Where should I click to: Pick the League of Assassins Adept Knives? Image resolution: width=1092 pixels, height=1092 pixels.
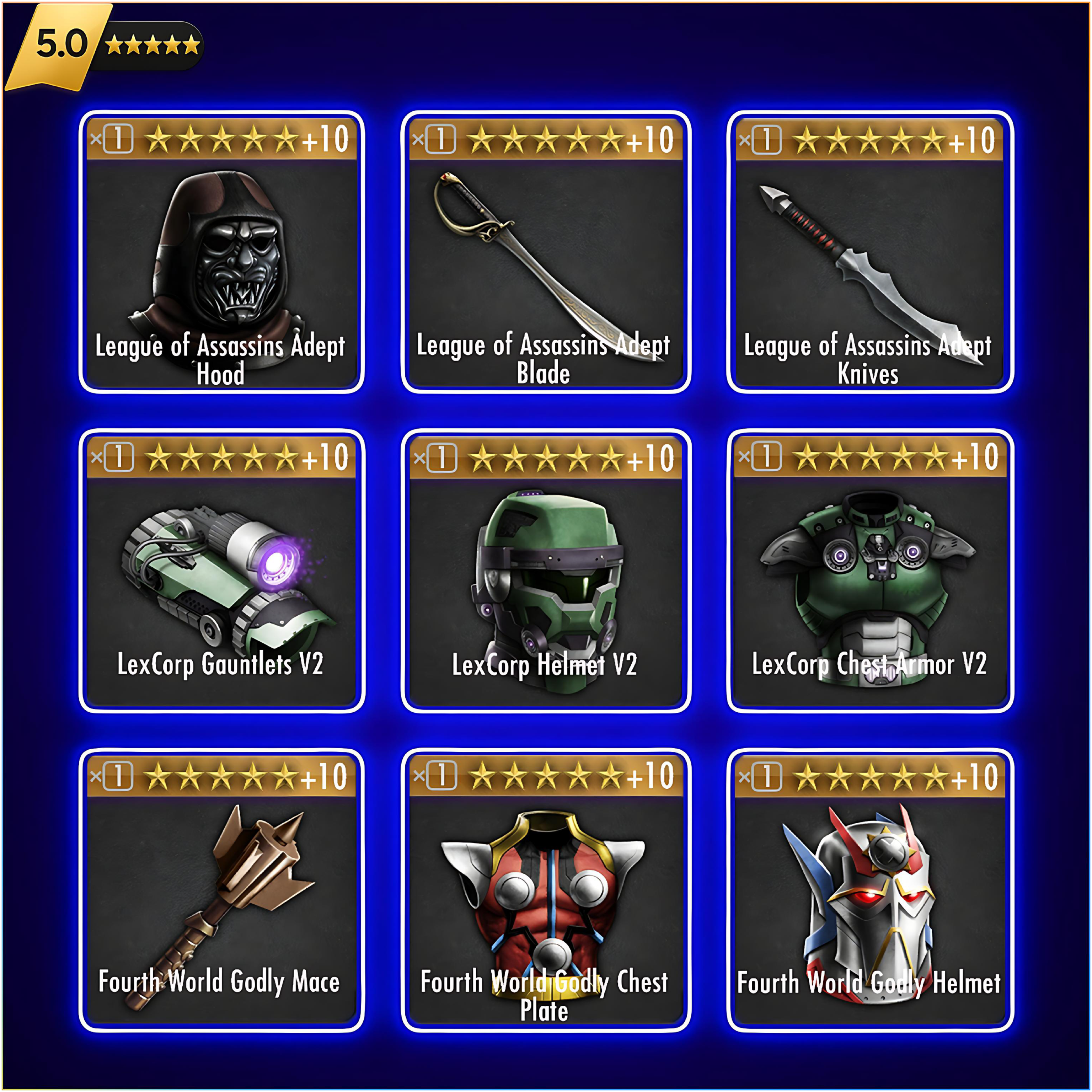tap(869, 252)
